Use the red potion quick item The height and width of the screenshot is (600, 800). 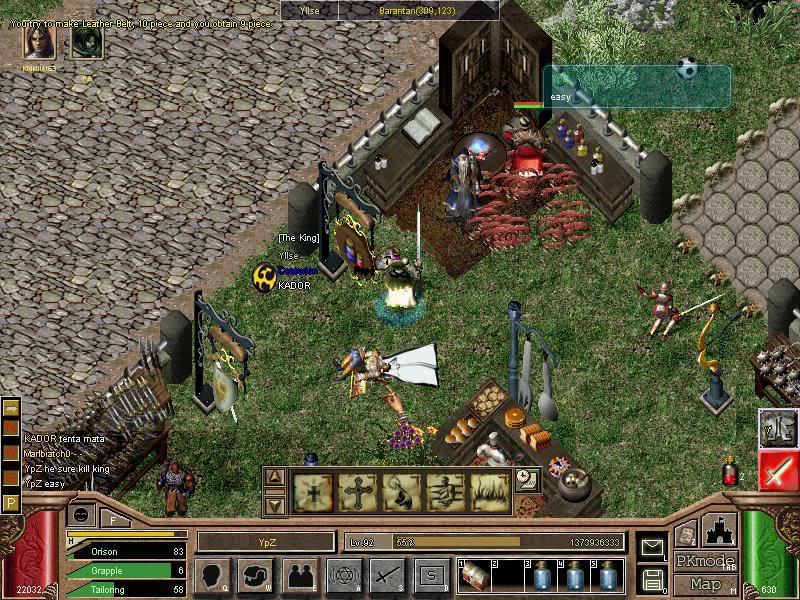click(730, 472)
